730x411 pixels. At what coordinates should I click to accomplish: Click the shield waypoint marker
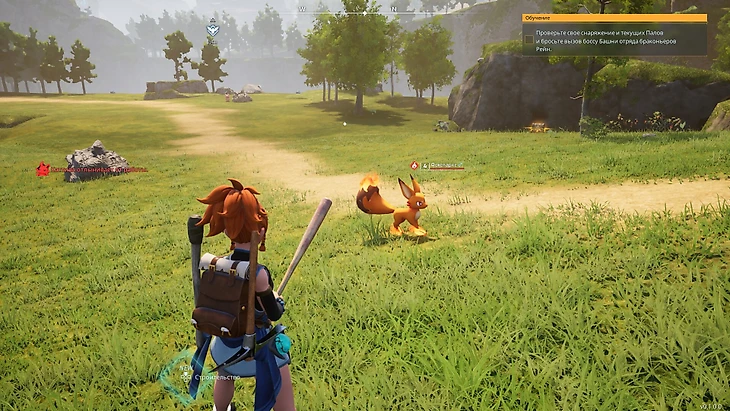pos(213,30)
